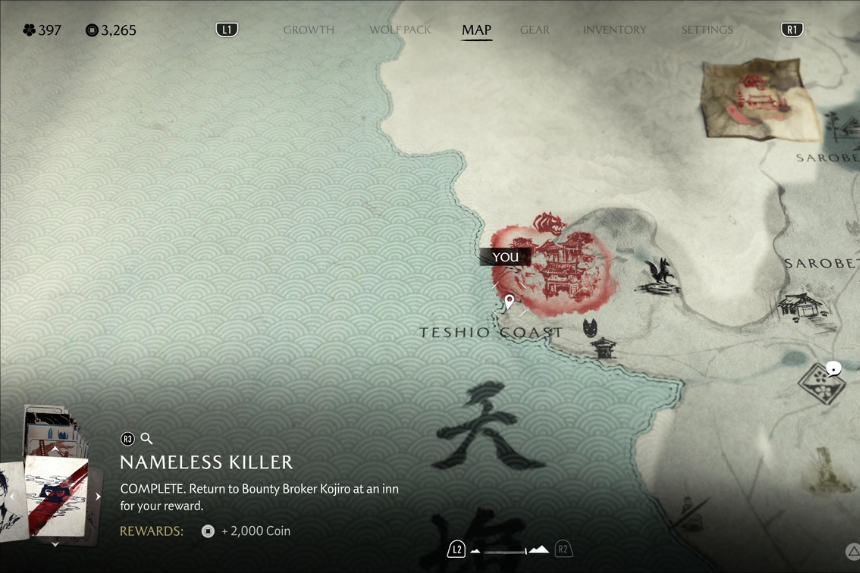Click the fox den map marker
The image size is (860, 573).
pyautogui.click(x=663, y=275)
